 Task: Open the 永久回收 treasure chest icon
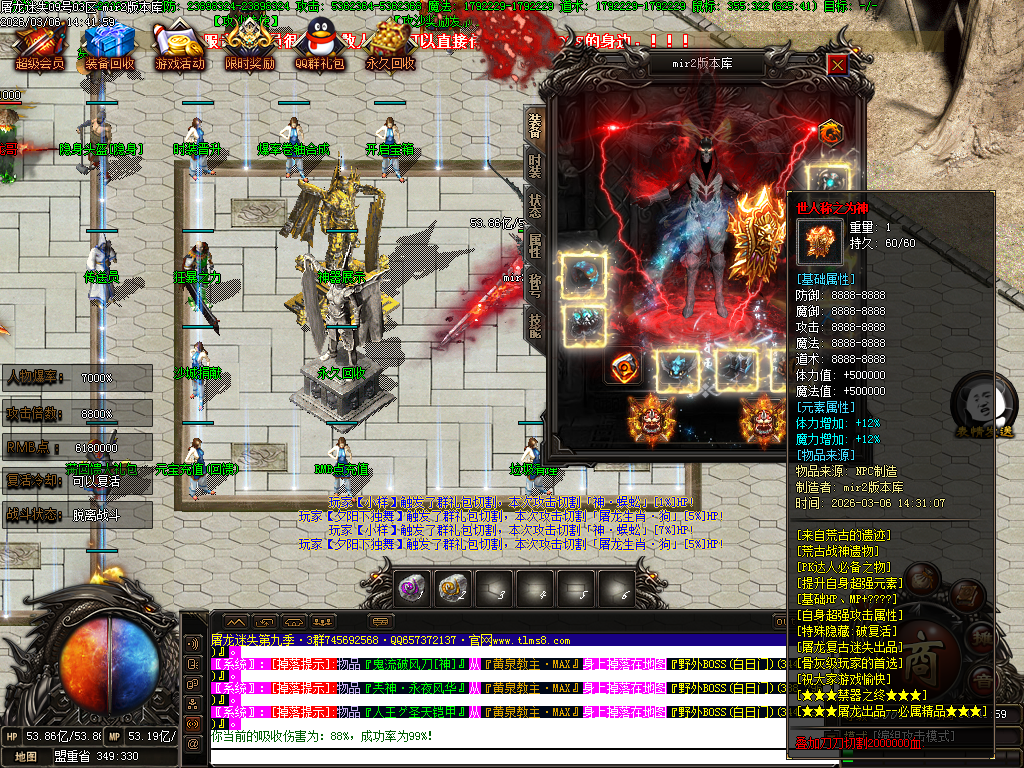(x=389, y=45)
